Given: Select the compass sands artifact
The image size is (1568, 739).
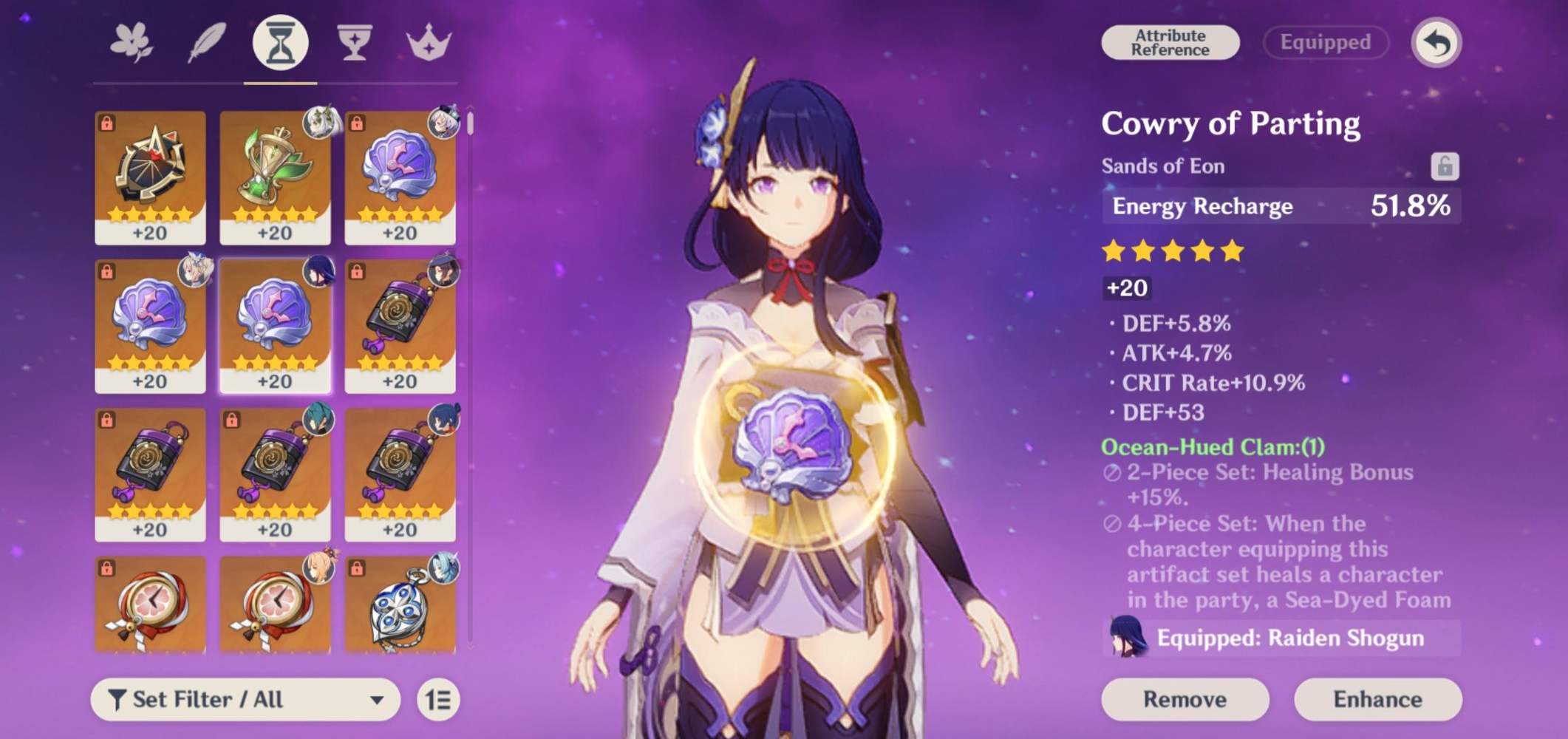Looking at the screenshot, I should (150, 177).
